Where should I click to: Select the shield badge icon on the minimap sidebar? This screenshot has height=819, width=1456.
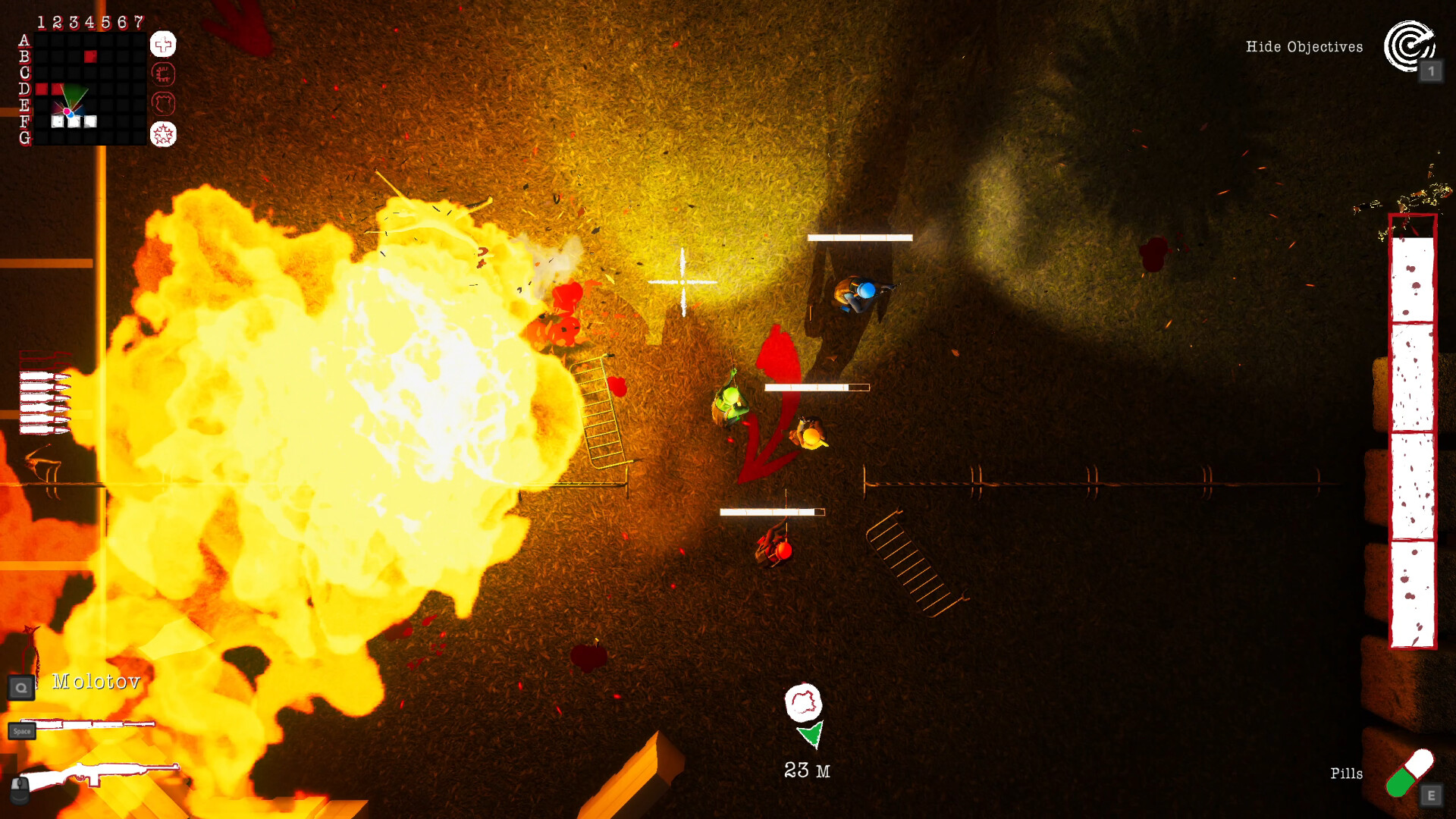point(162,104)
